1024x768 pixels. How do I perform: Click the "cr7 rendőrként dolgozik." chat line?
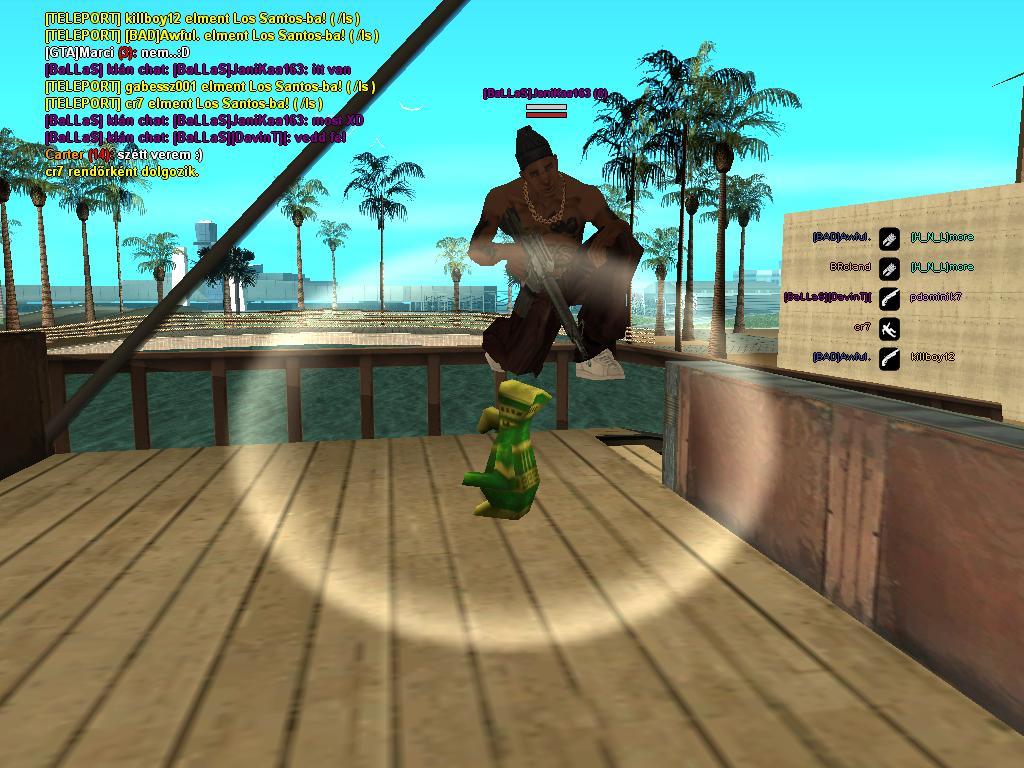pos(122,172)
